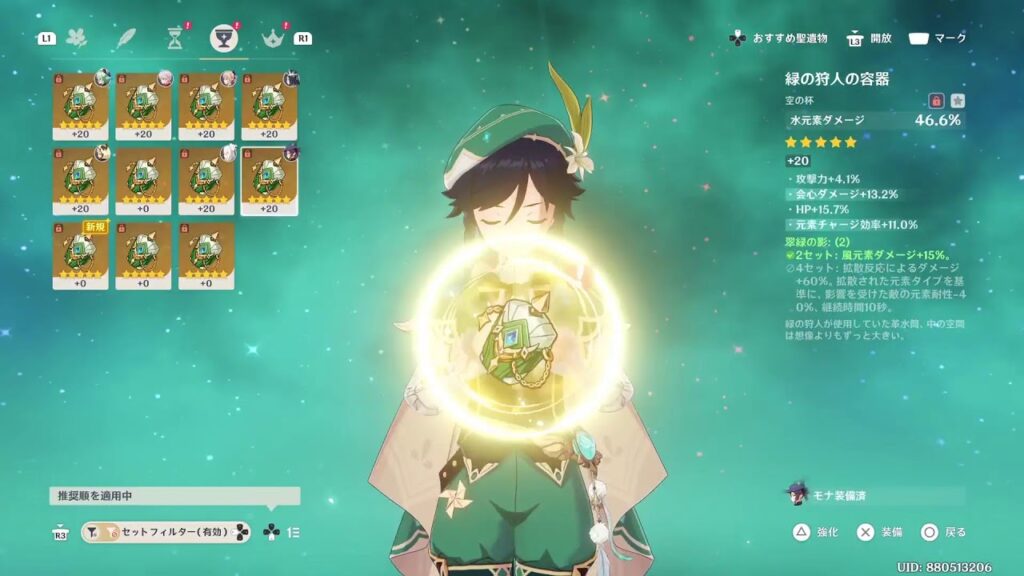The height and width of the screenshot is (576, 1024).
Task: Select the hourglass sands tab
Action: 175,39
